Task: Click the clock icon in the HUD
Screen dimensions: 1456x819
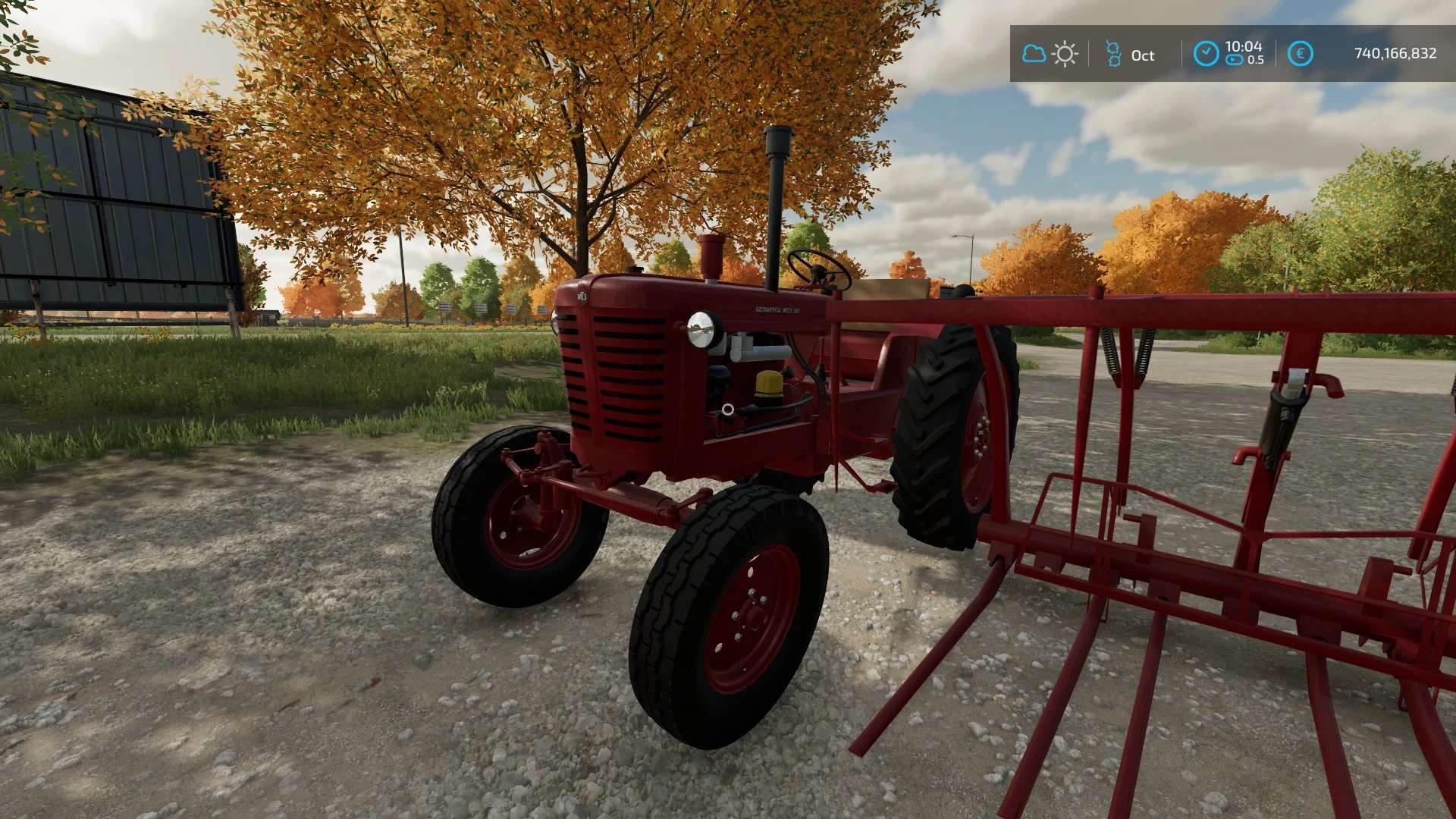Action: (1206, 54)
